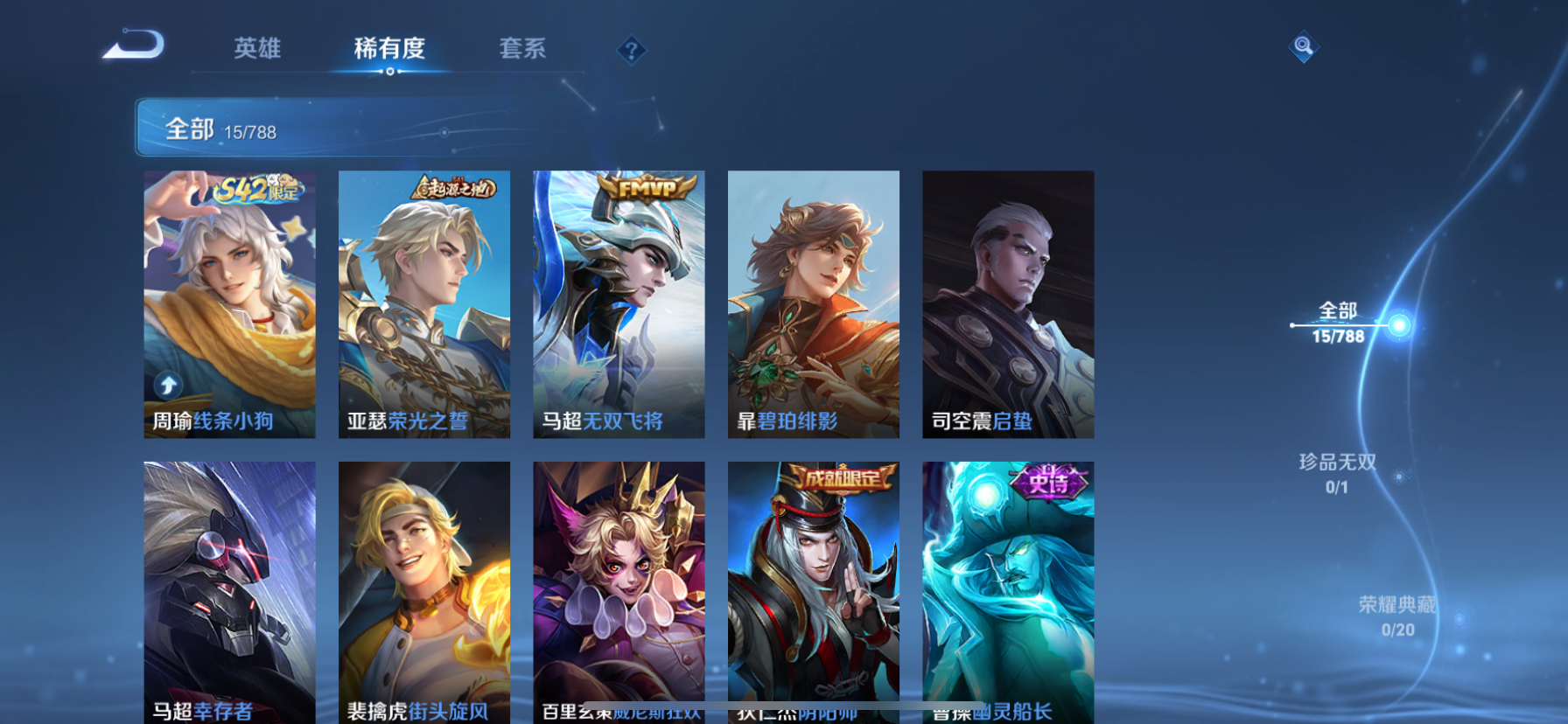Open the 周瑜 线条小狗 skin thumbnail
1568x724 pixels.
229,306
